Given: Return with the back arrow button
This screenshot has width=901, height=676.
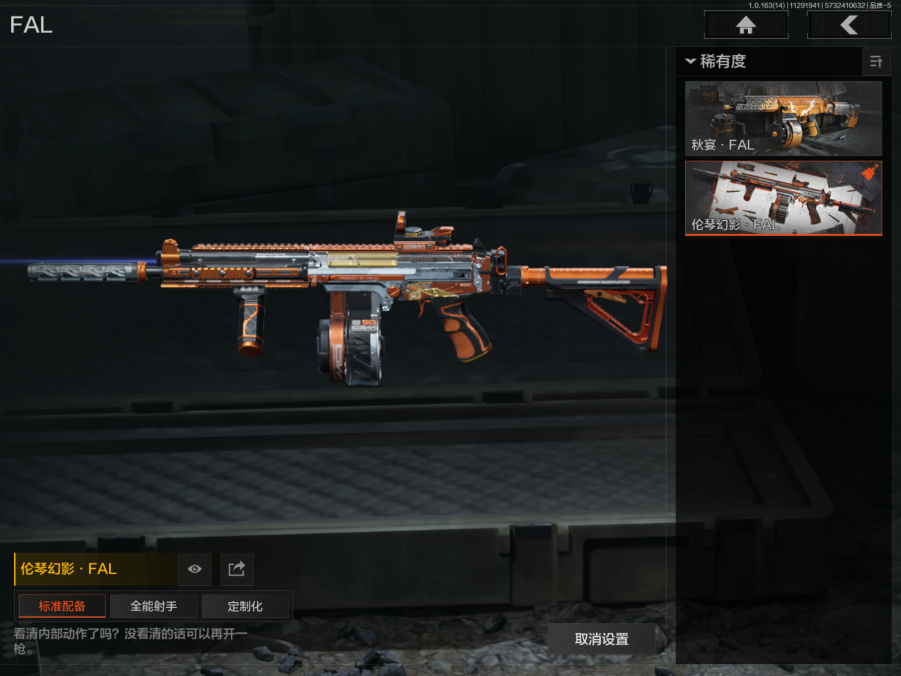Looking at the screenshot, I should (x=848, y=25).
